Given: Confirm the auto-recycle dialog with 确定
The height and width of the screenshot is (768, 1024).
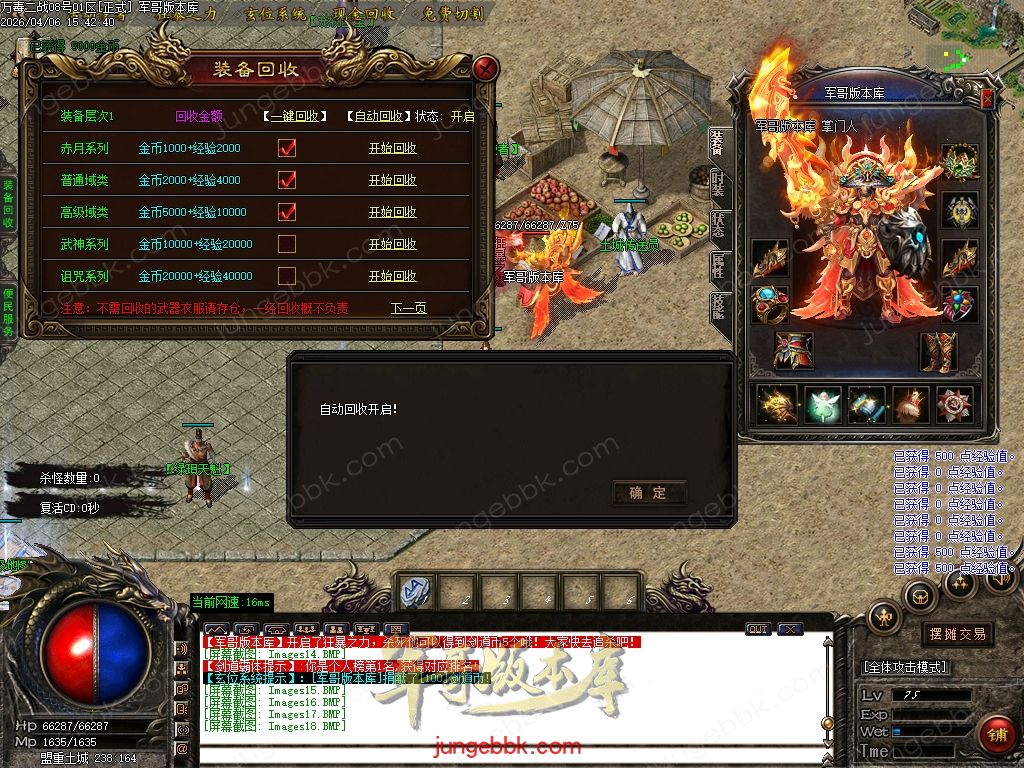Looking at the screenshot, I should pyautogui.click(x=648, y=492).
